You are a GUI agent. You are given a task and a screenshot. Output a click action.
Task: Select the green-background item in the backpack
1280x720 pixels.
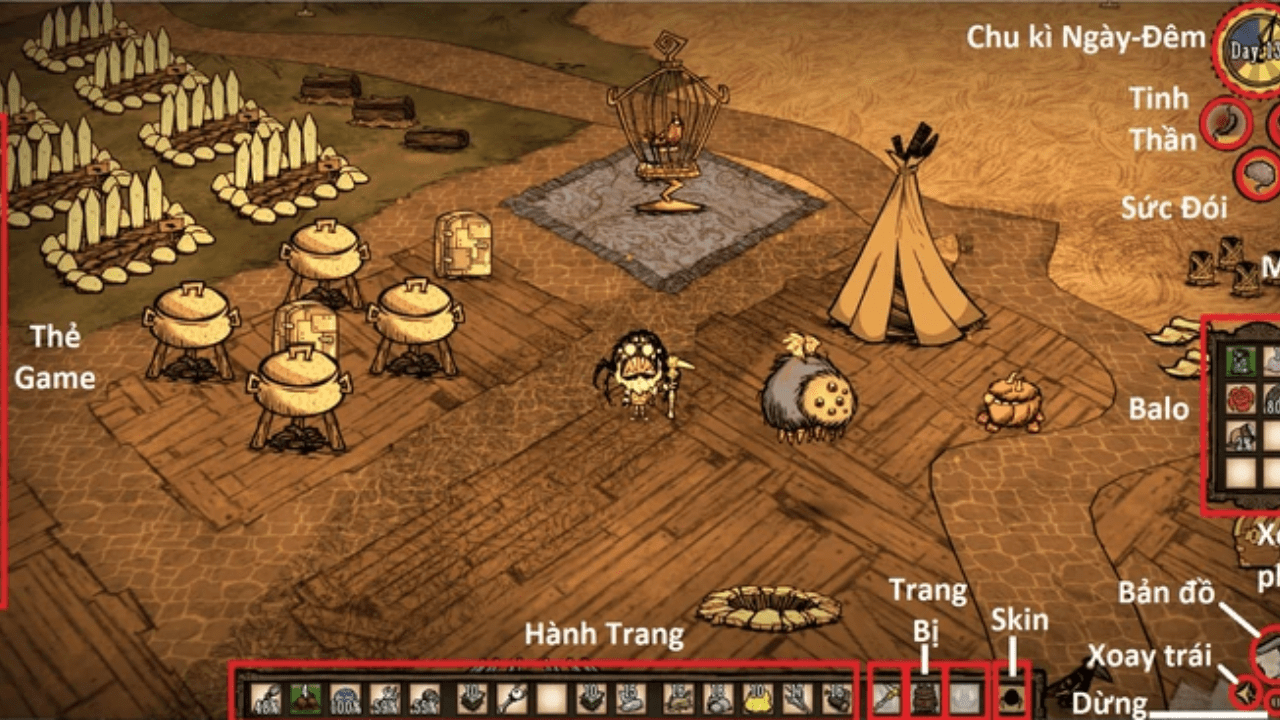pos(1240,360)
